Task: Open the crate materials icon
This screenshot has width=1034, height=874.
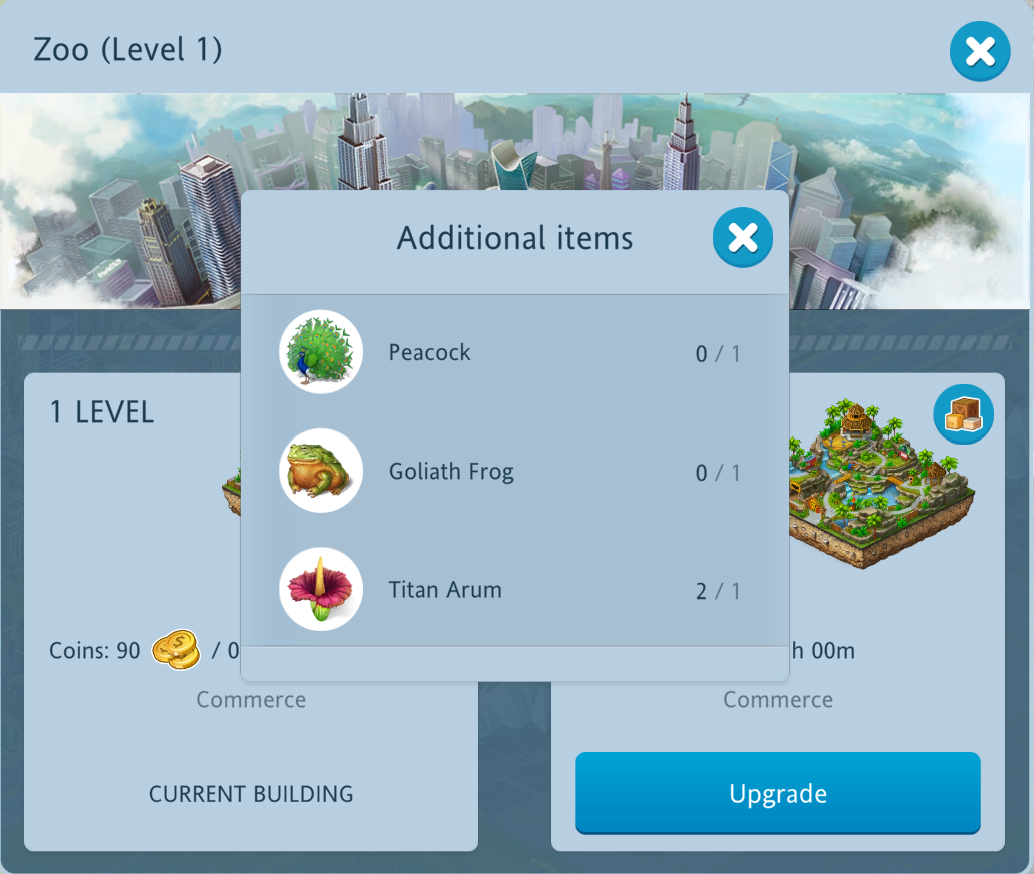Action: 963,414
